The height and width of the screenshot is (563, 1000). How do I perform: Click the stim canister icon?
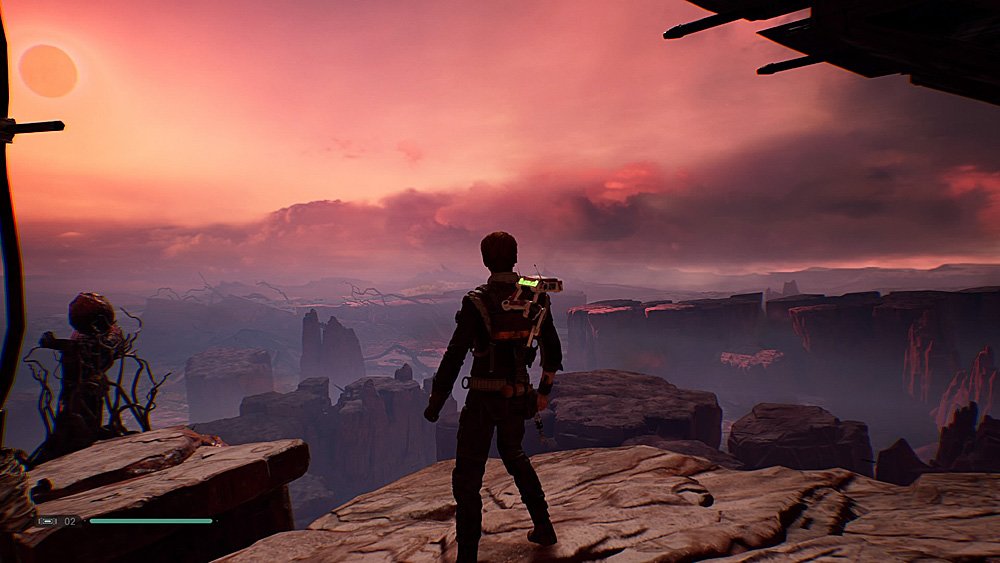point(47,521)
